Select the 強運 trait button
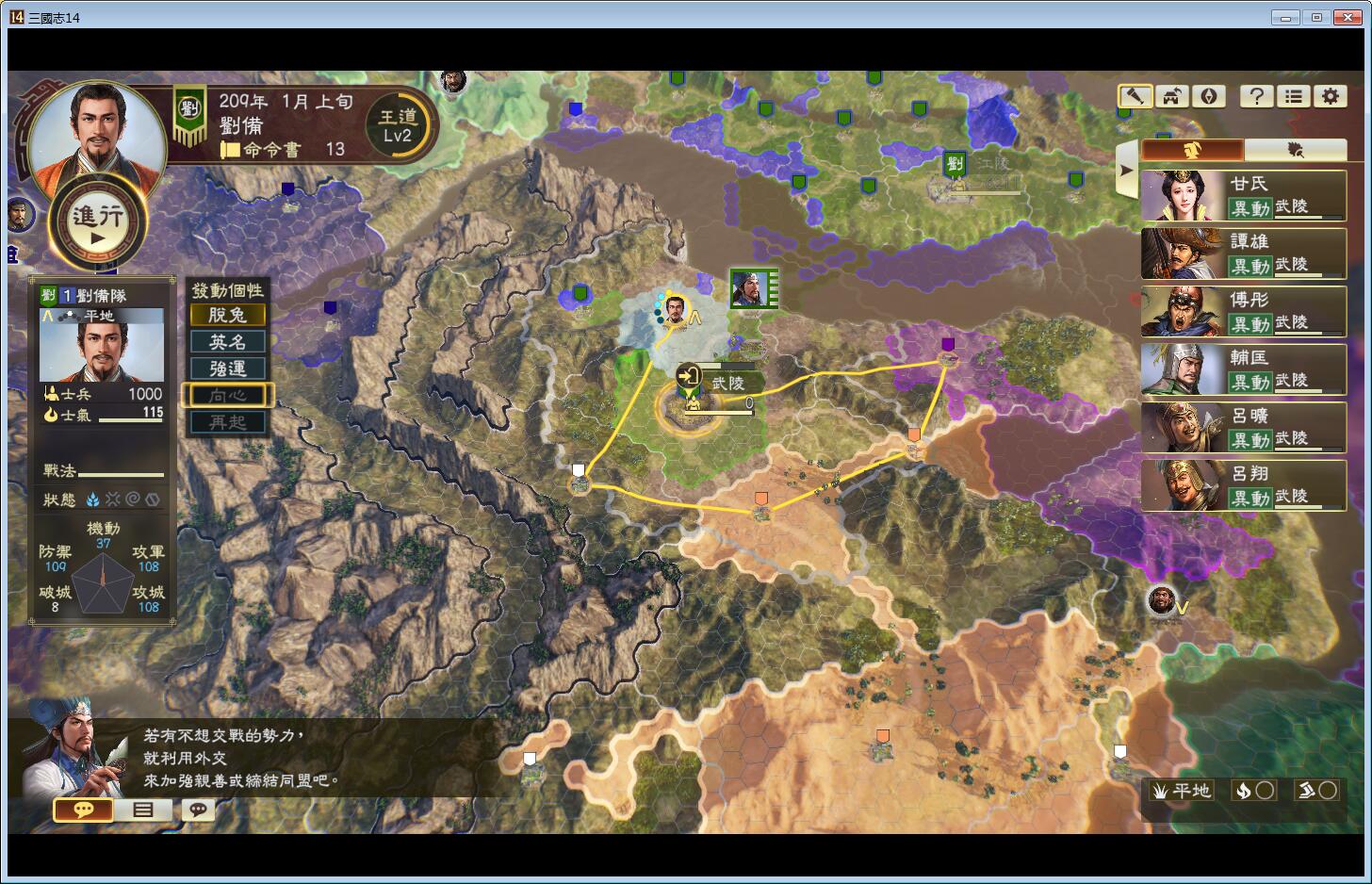1372x884 pixels. pyautogui.click(x=227, y=368)
